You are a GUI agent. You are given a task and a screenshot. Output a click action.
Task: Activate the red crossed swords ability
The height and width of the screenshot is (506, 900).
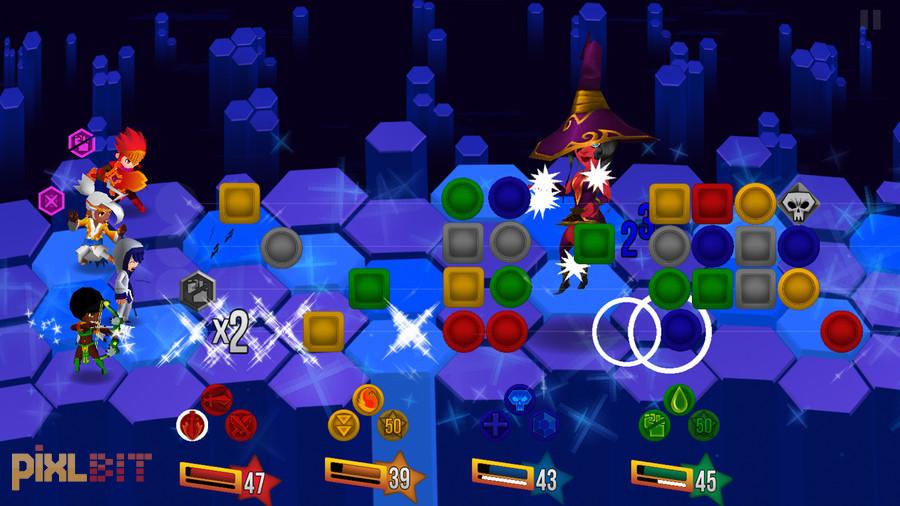click(x=241, y=426)
